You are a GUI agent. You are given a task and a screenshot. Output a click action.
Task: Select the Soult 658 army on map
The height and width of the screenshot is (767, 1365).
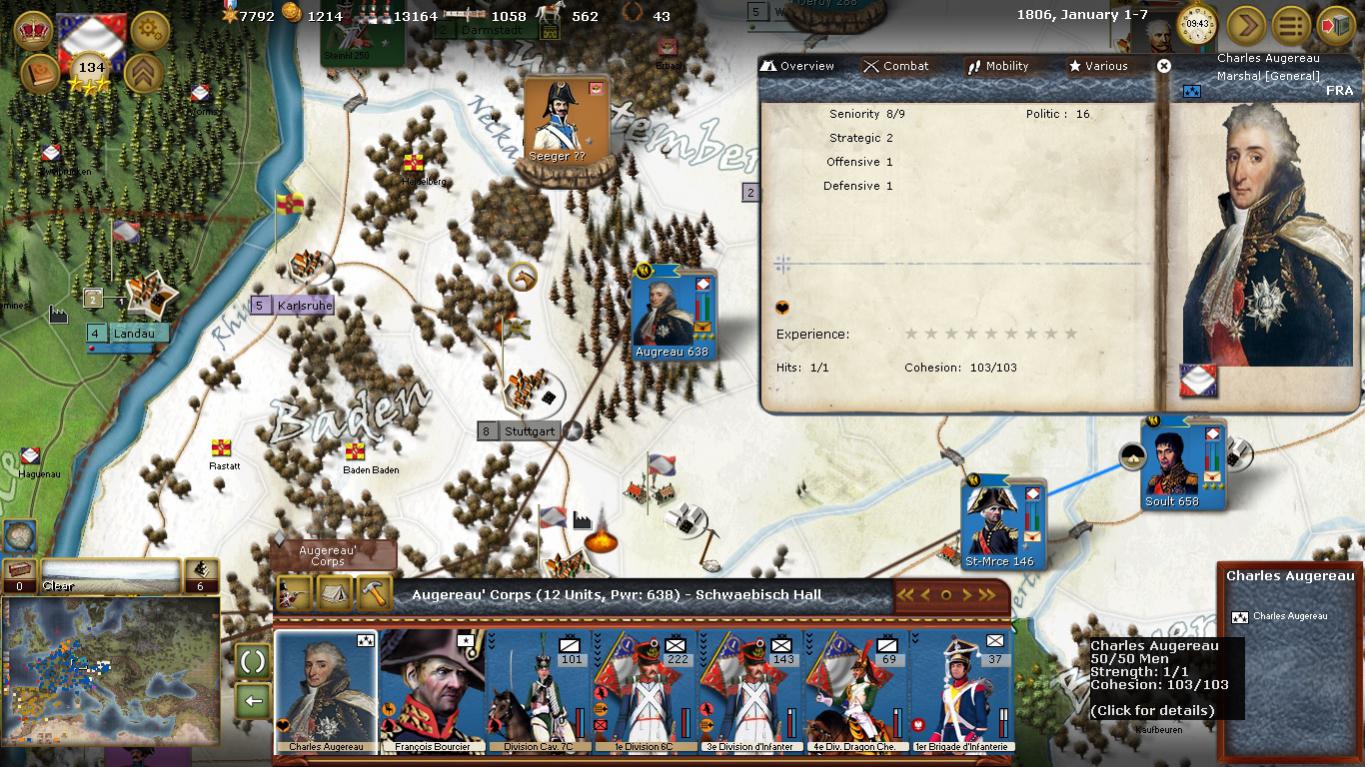(1172, 467)
